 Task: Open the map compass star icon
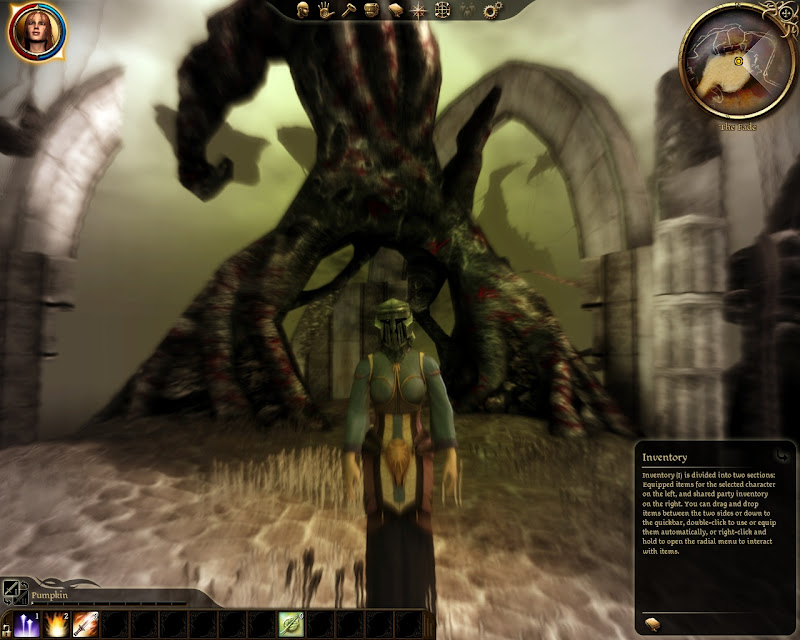(419, 11)
